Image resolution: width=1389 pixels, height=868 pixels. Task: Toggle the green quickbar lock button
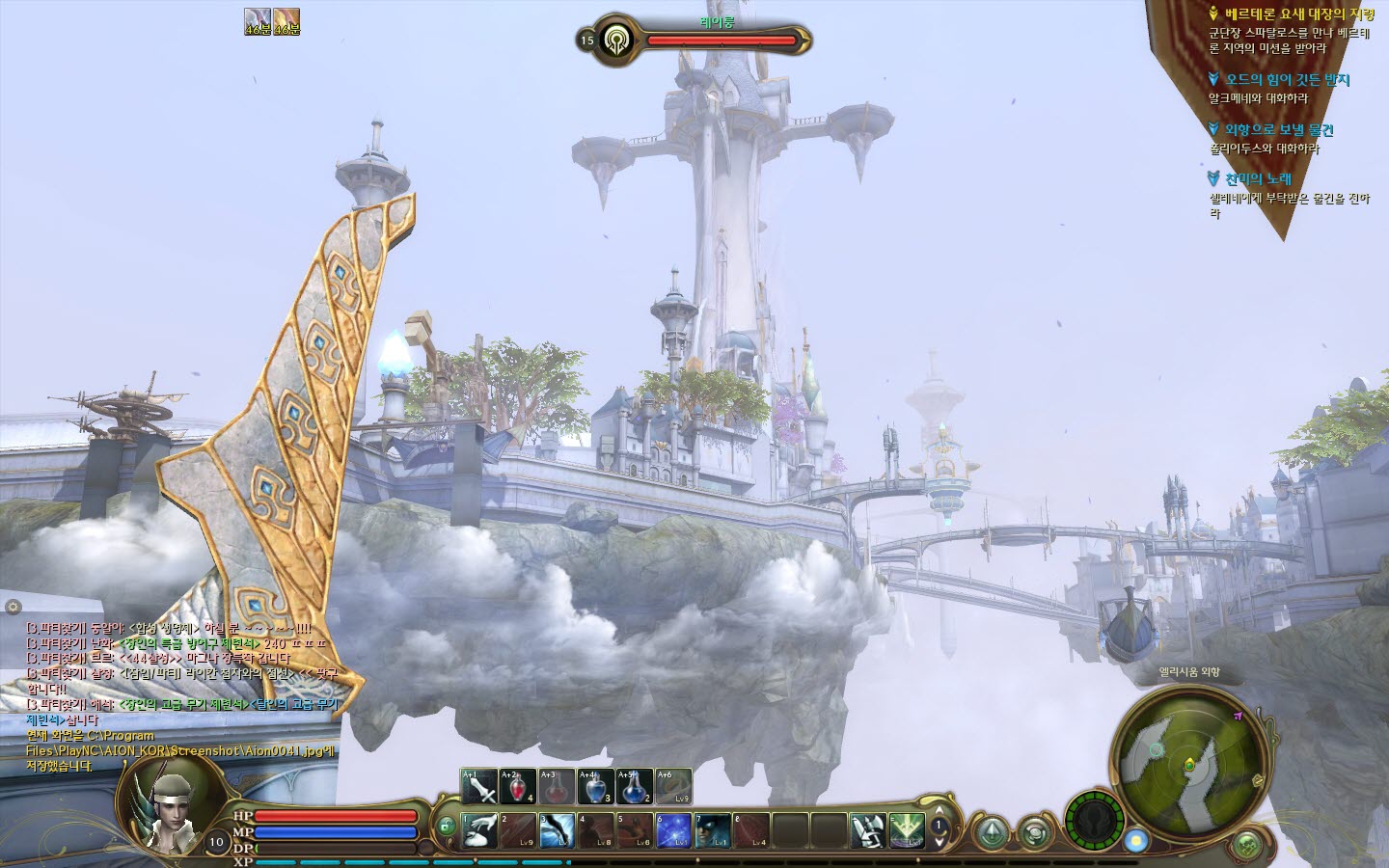tap(447, 826)
